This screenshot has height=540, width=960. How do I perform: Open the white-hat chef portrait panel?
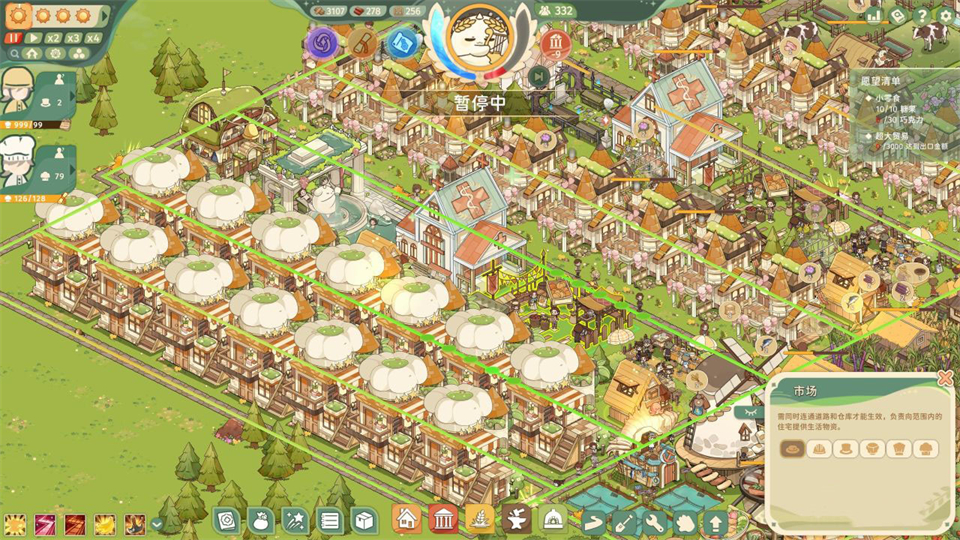tap(22, 164)
